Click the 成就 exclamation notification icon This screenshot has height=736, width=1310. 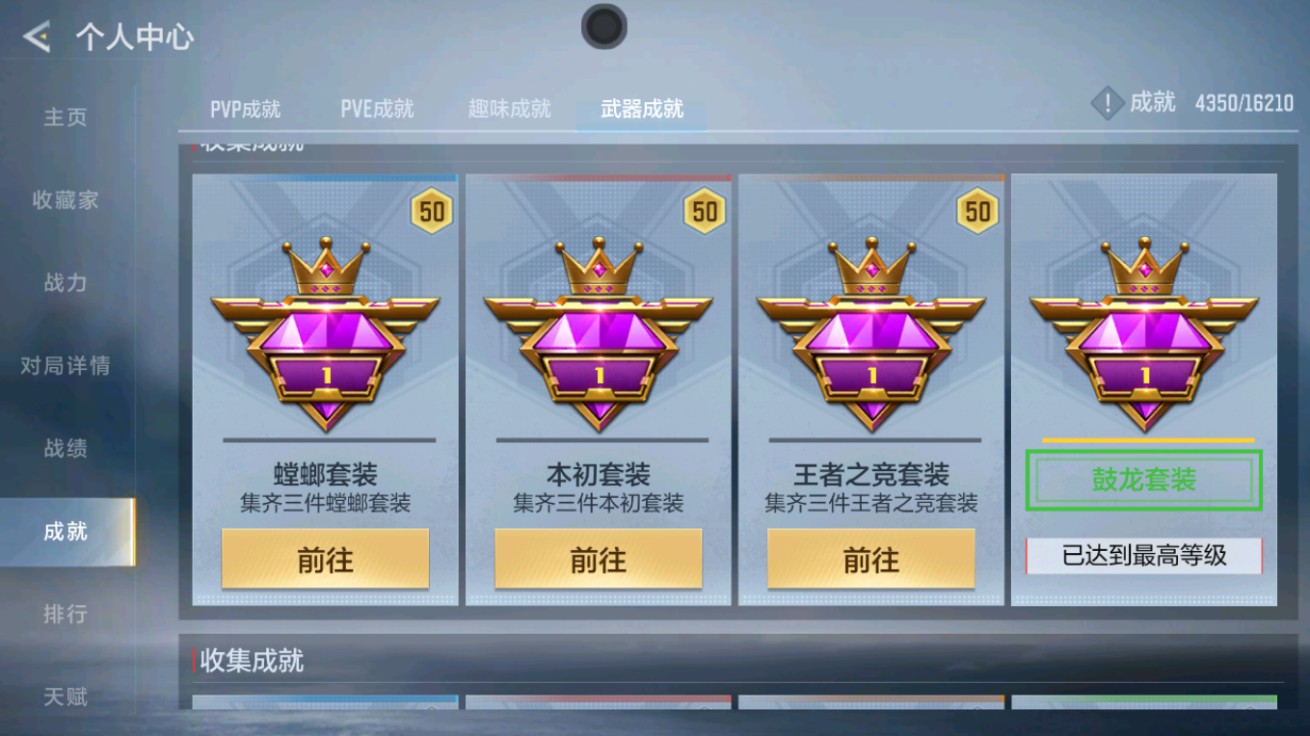click(1106, 101)
